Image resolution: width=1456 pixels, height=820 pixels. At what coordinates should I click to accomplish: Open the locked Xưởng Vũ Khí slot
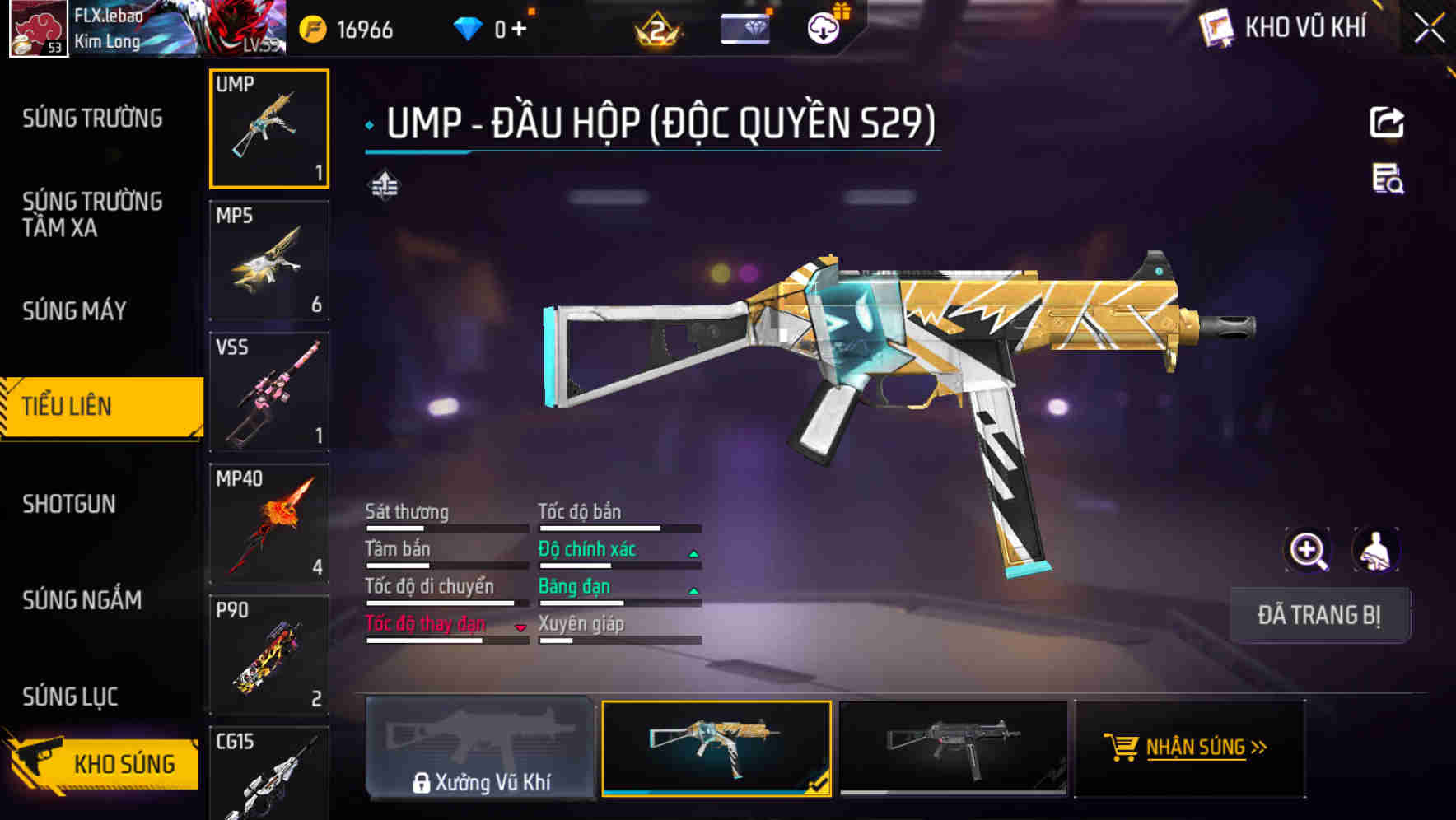click(480, 748)
